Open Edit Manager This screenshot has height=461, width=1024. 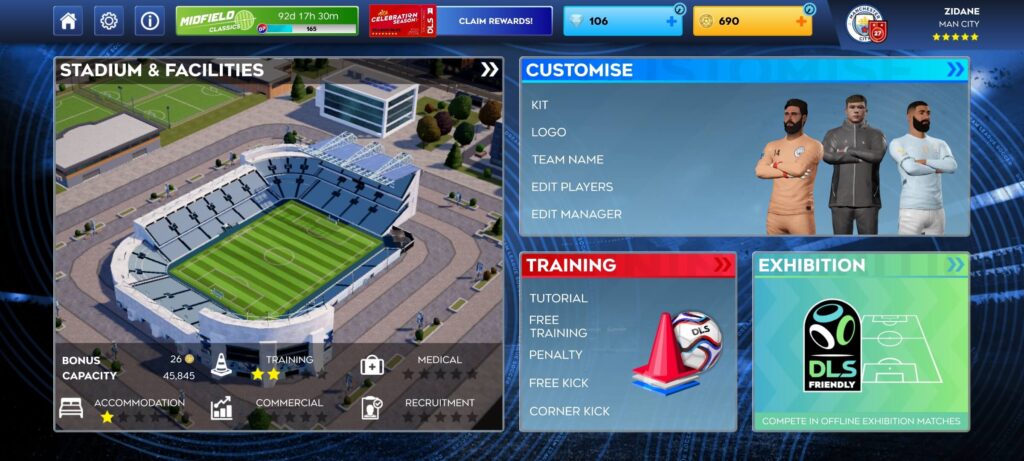coord(576,214)
